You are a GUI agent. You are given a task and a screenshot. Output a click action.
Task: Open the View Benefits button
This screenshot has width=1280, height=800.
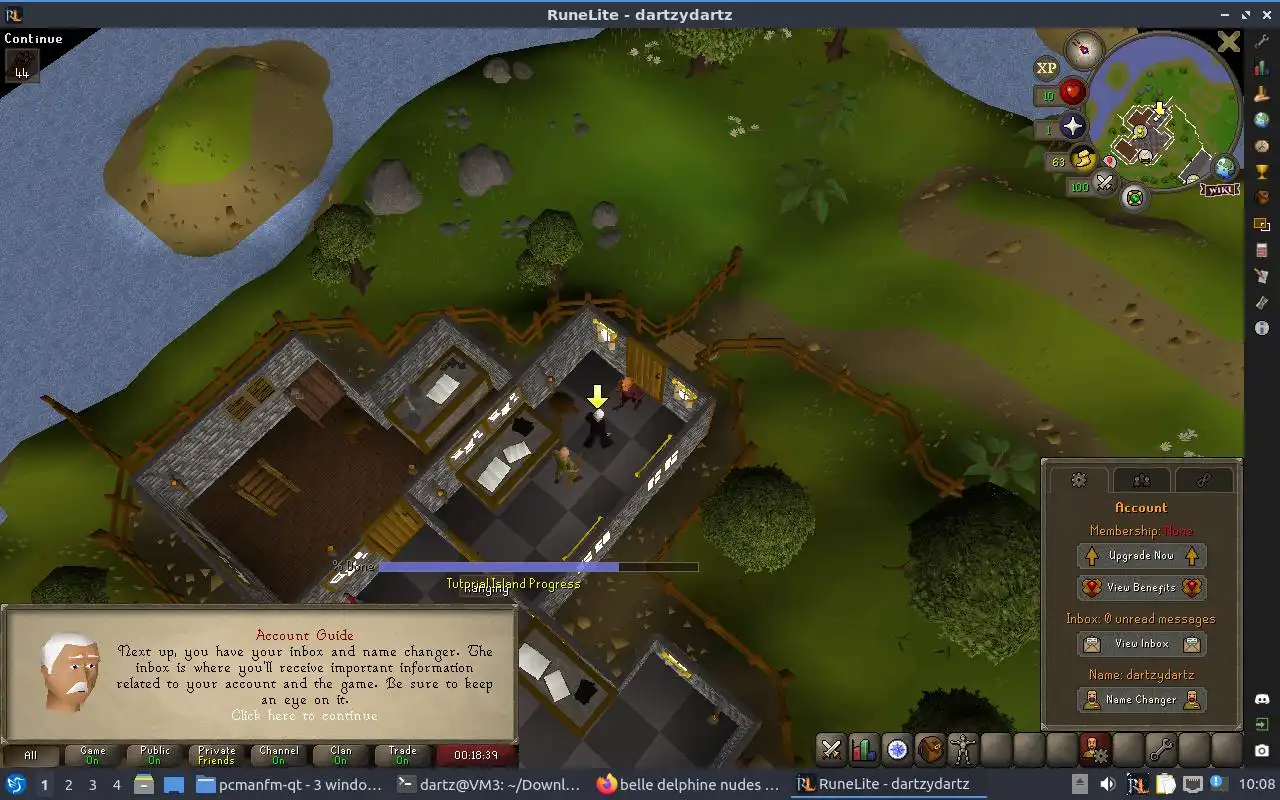pos(1141,588)
